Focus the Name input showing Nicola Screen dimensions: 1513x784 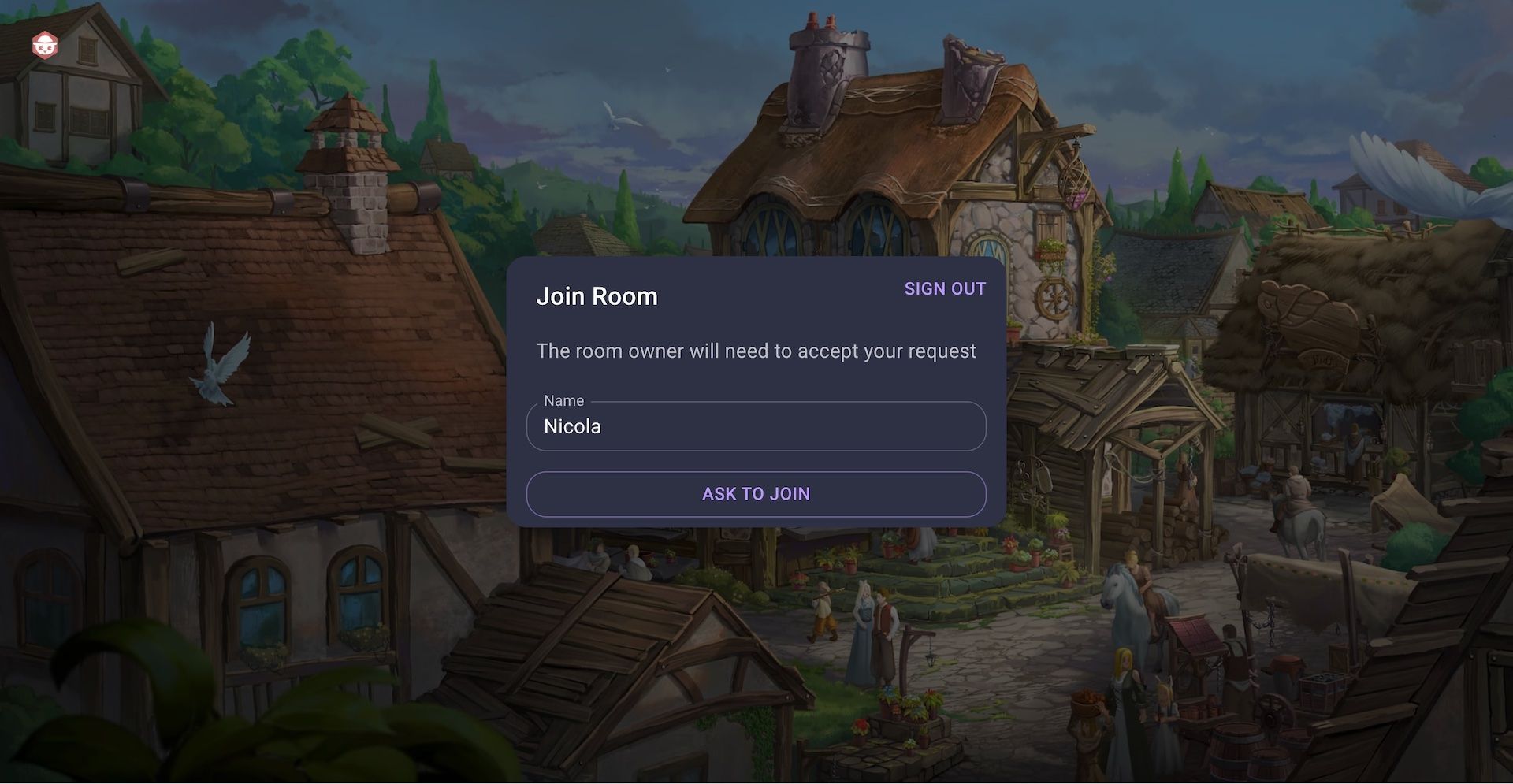click(756, 426)
